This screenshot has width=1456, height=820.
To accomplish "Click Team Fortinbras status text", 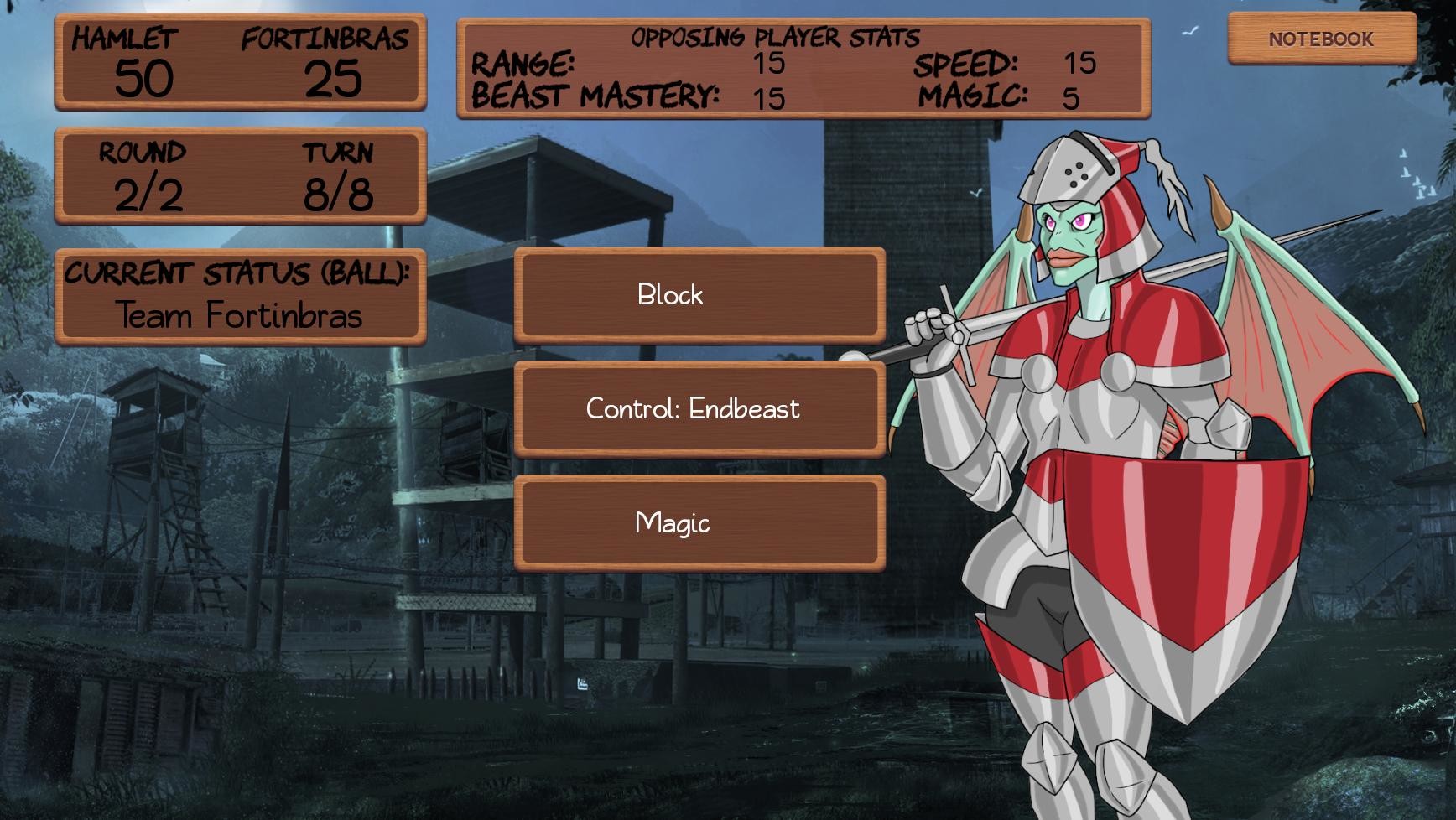I will (x=237, y=317).
